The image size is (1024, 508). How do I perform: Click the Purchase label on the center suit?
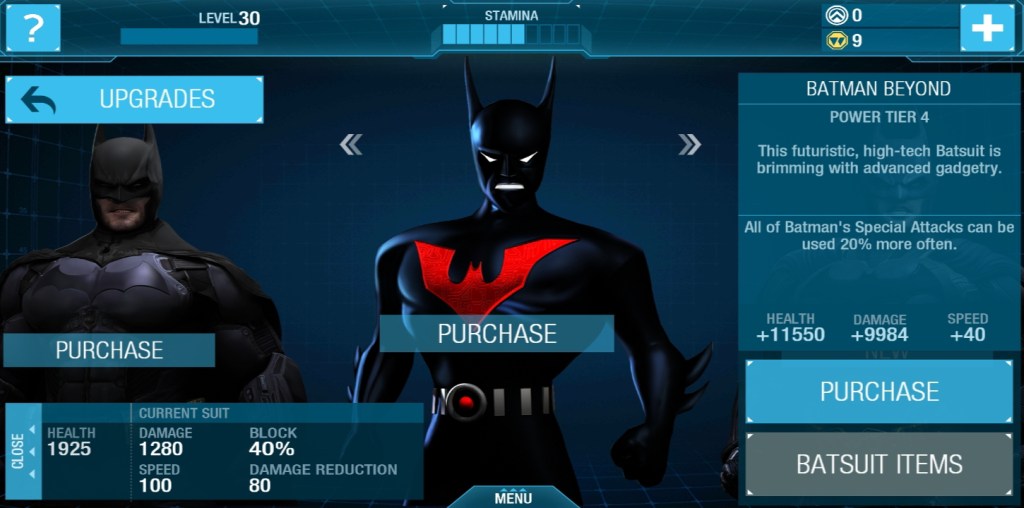click(x=496, y=334)
